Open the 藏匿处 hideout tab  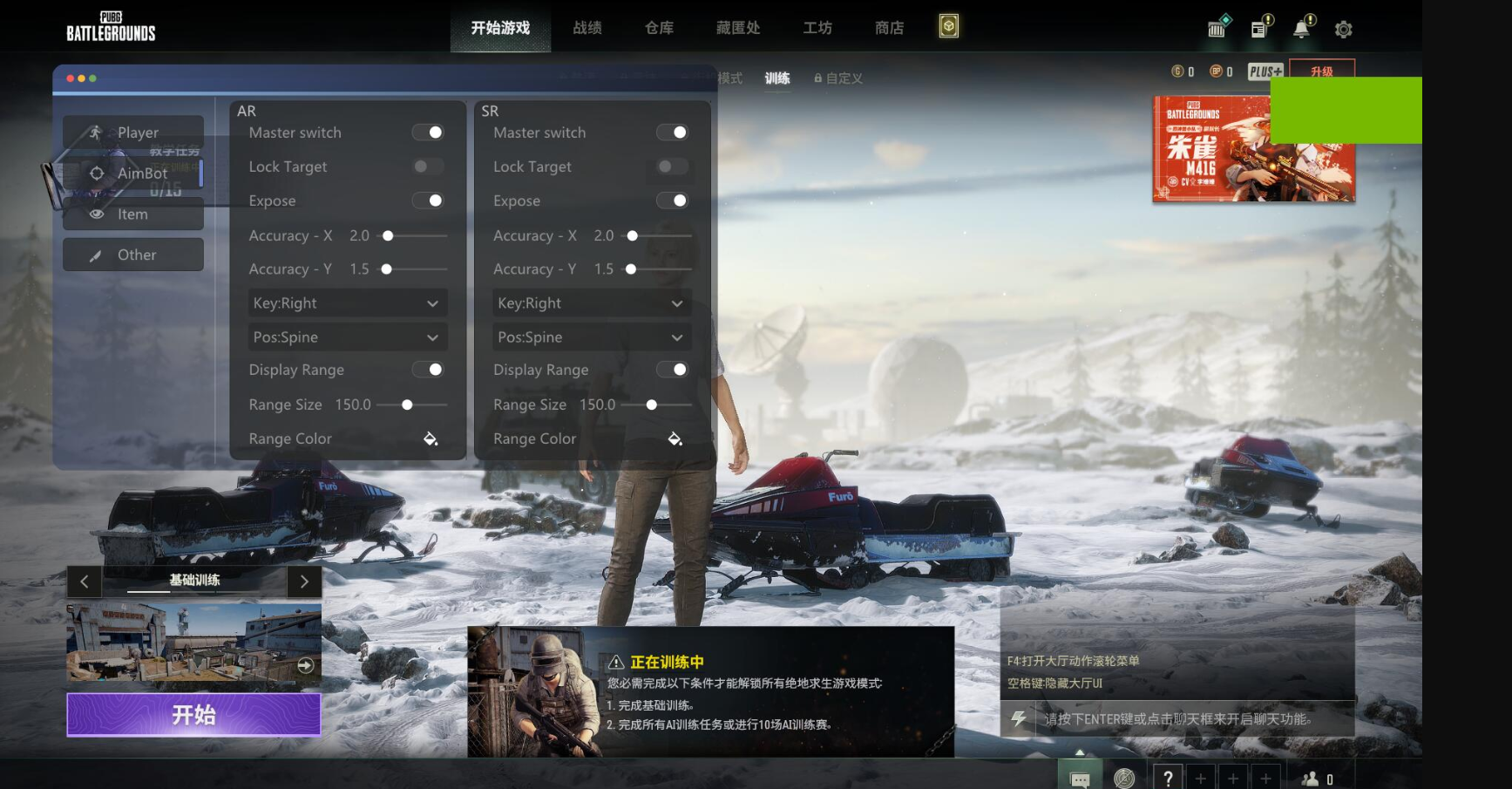click(738, 28)
